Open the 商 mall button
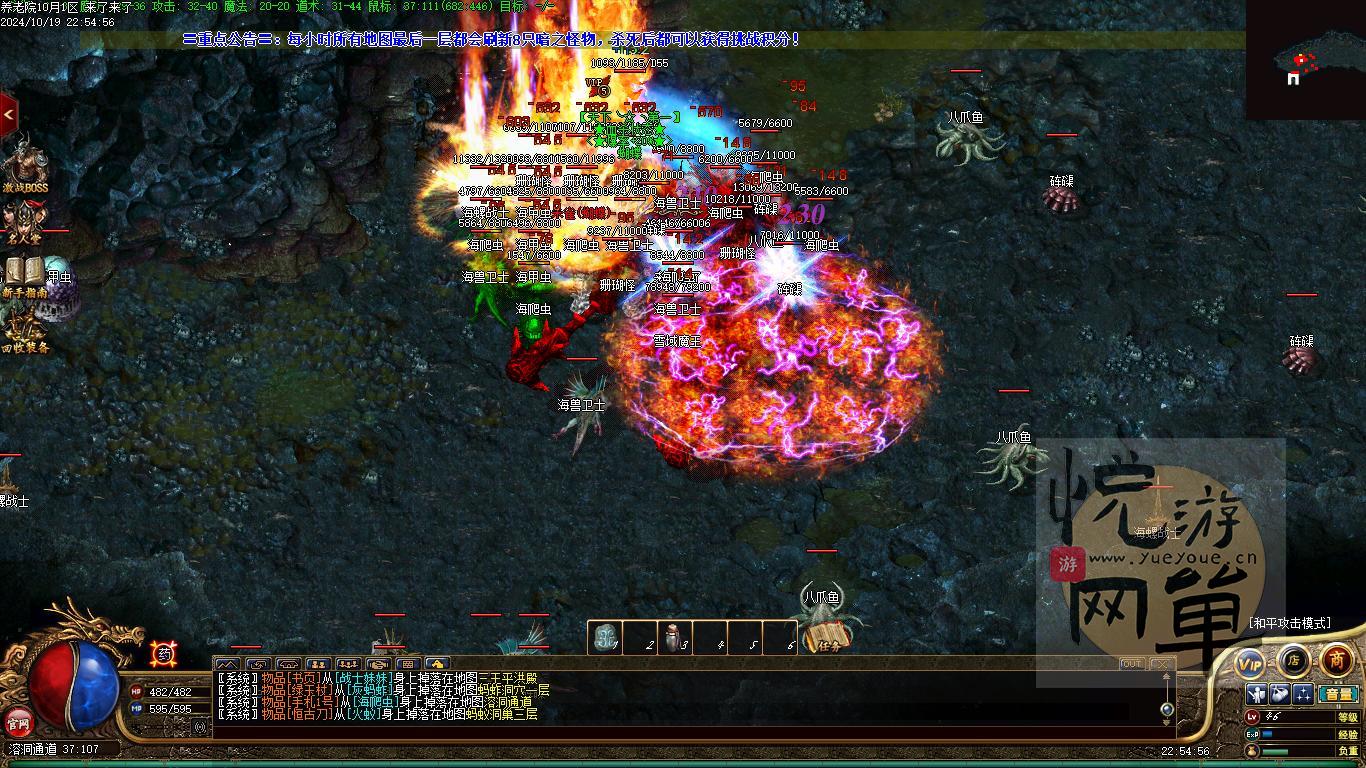 [x=1337, y=660]
